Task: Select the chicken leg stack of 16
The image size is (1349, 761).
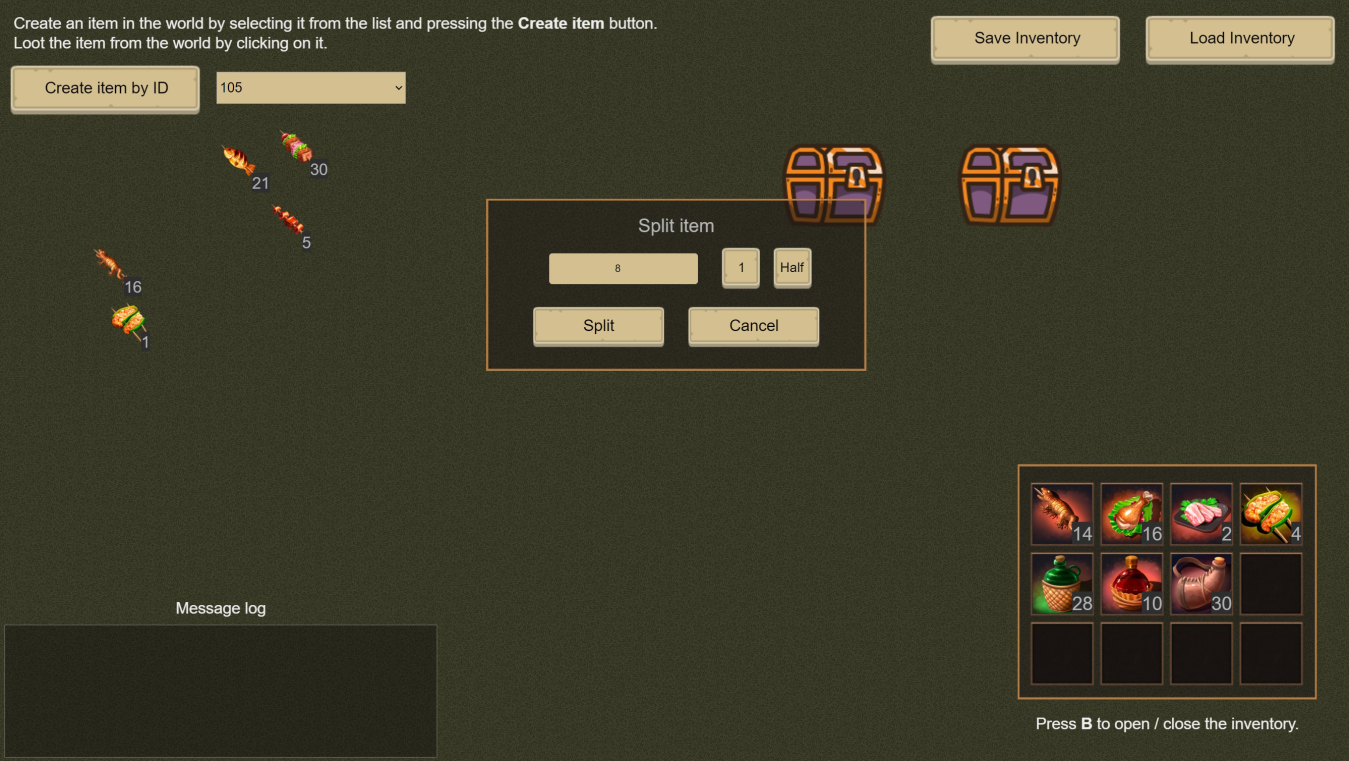Action: [x=1131, y=514]
